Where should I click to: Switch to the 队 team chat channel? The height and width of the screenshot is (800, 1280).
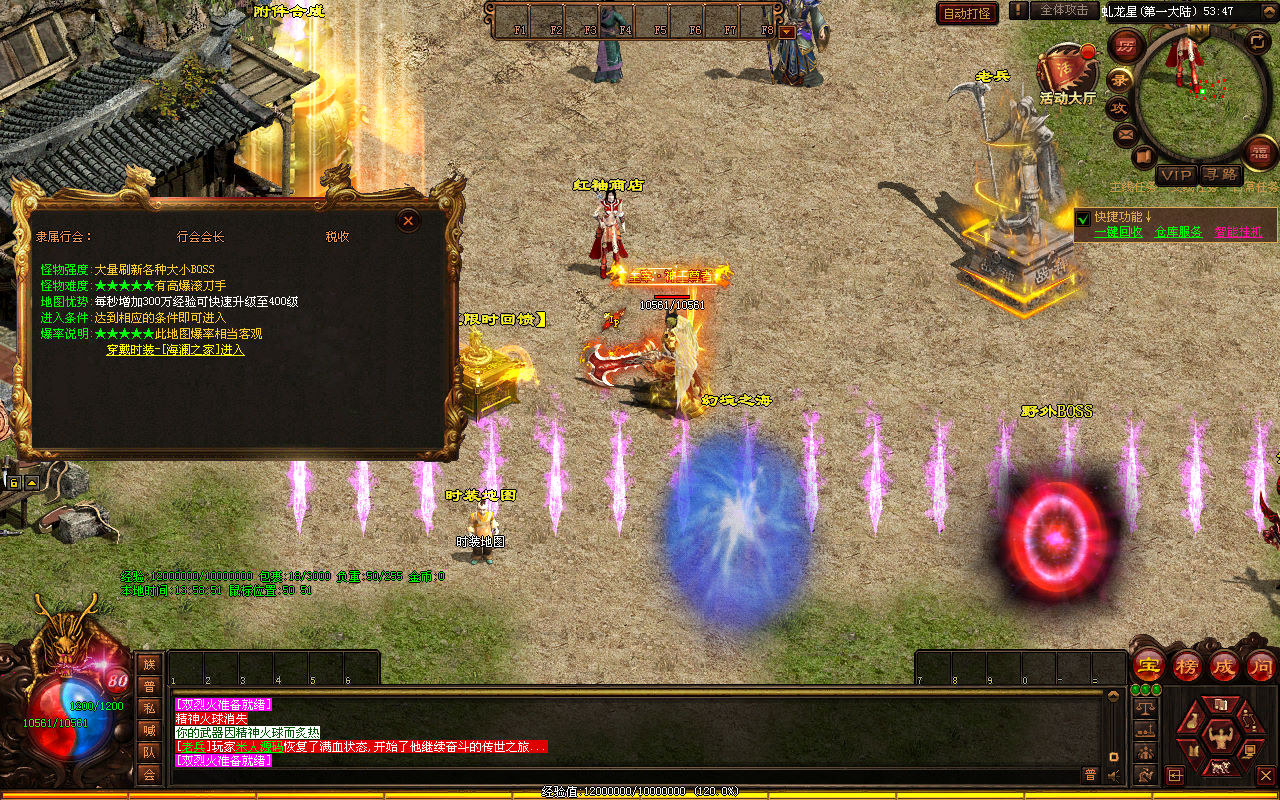(x=149, y=752)
